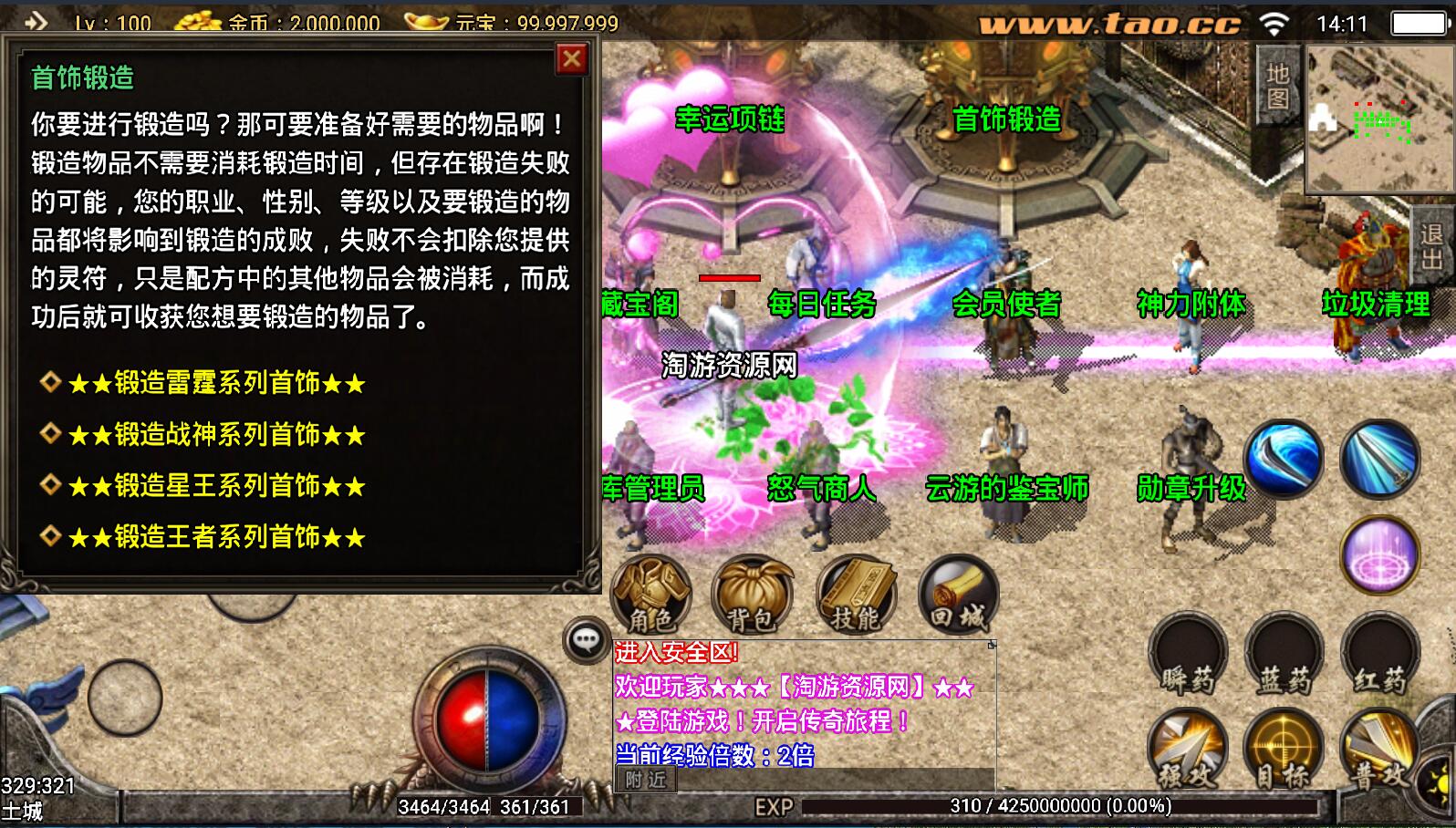Select 锻造战神系列首饰 option
Viewport: 1456px width, 828px height.
pyautogui.click(x=216, y=435)
